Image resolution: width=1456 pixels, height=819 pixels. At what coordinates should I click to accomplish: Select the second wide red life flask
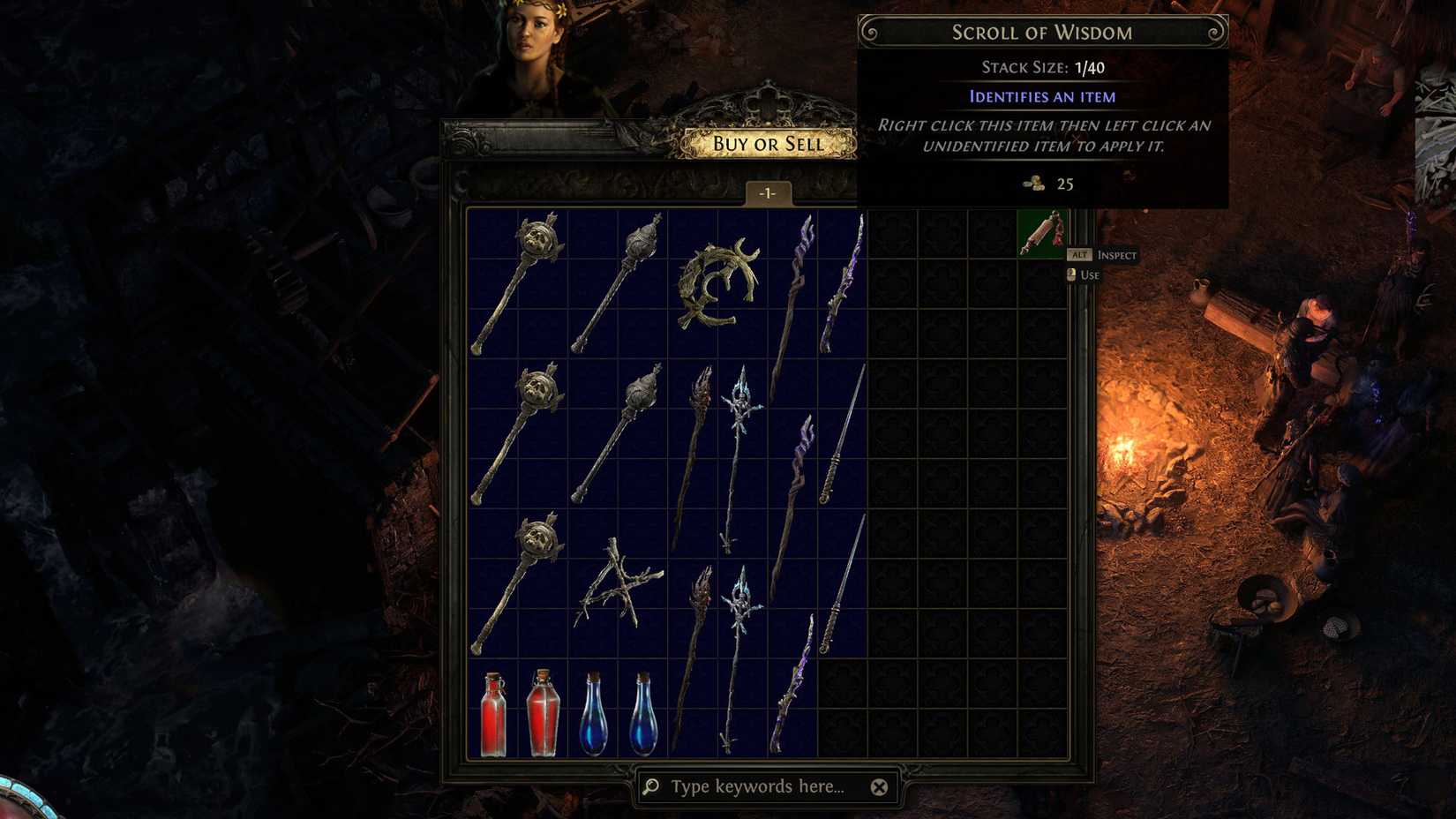point(543,715)
